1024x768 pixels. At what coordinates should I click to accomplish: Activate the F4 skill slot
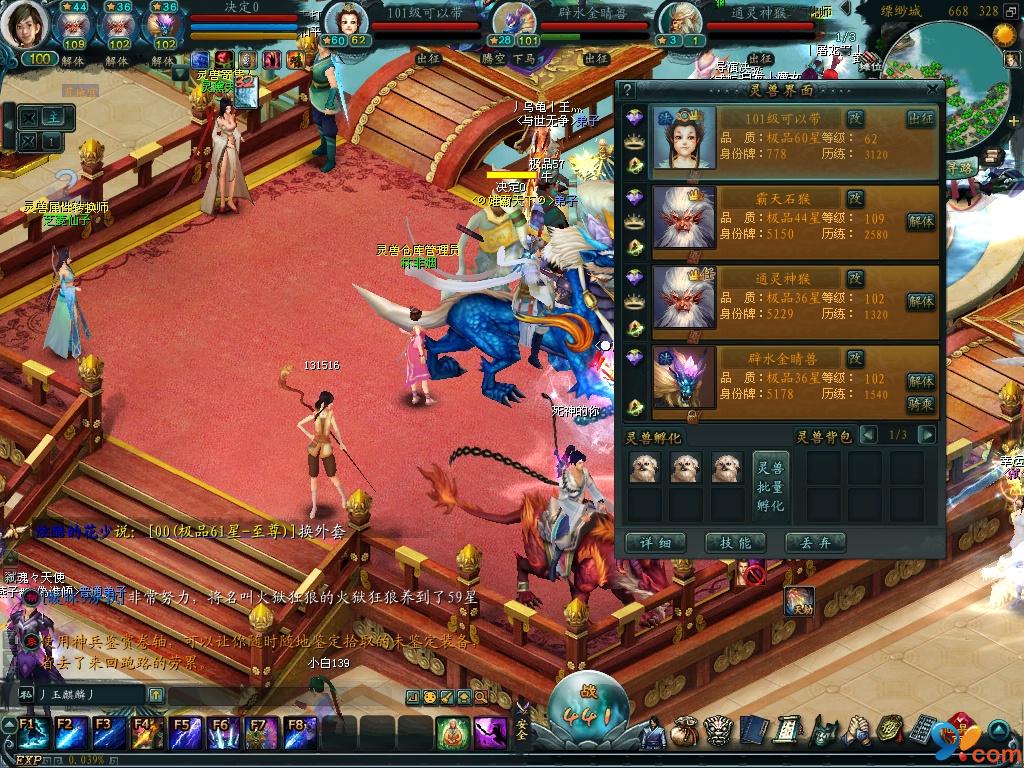[146, 733]
